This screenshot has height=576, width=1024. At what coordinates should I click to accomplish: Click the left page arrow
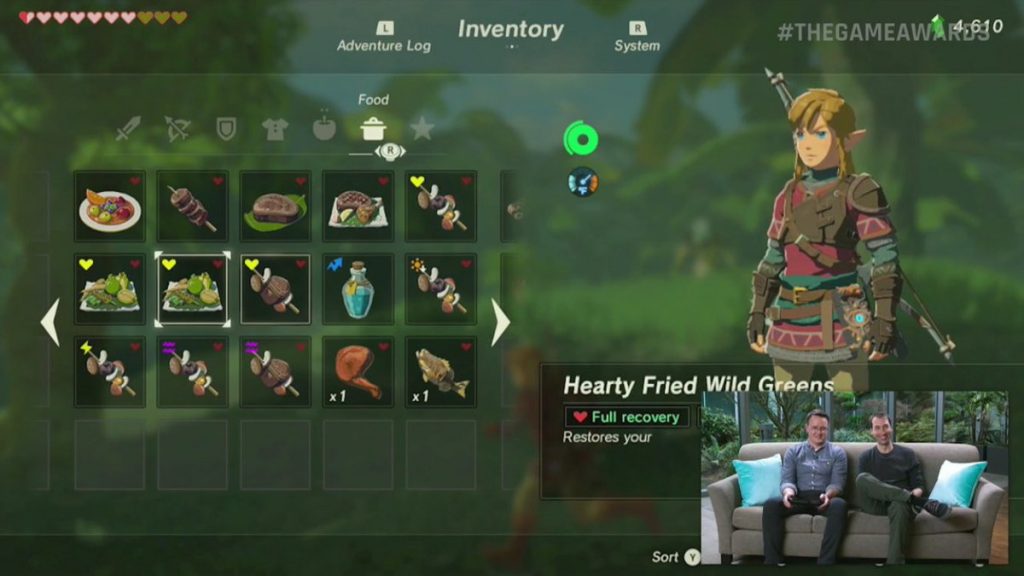(49, 322)
